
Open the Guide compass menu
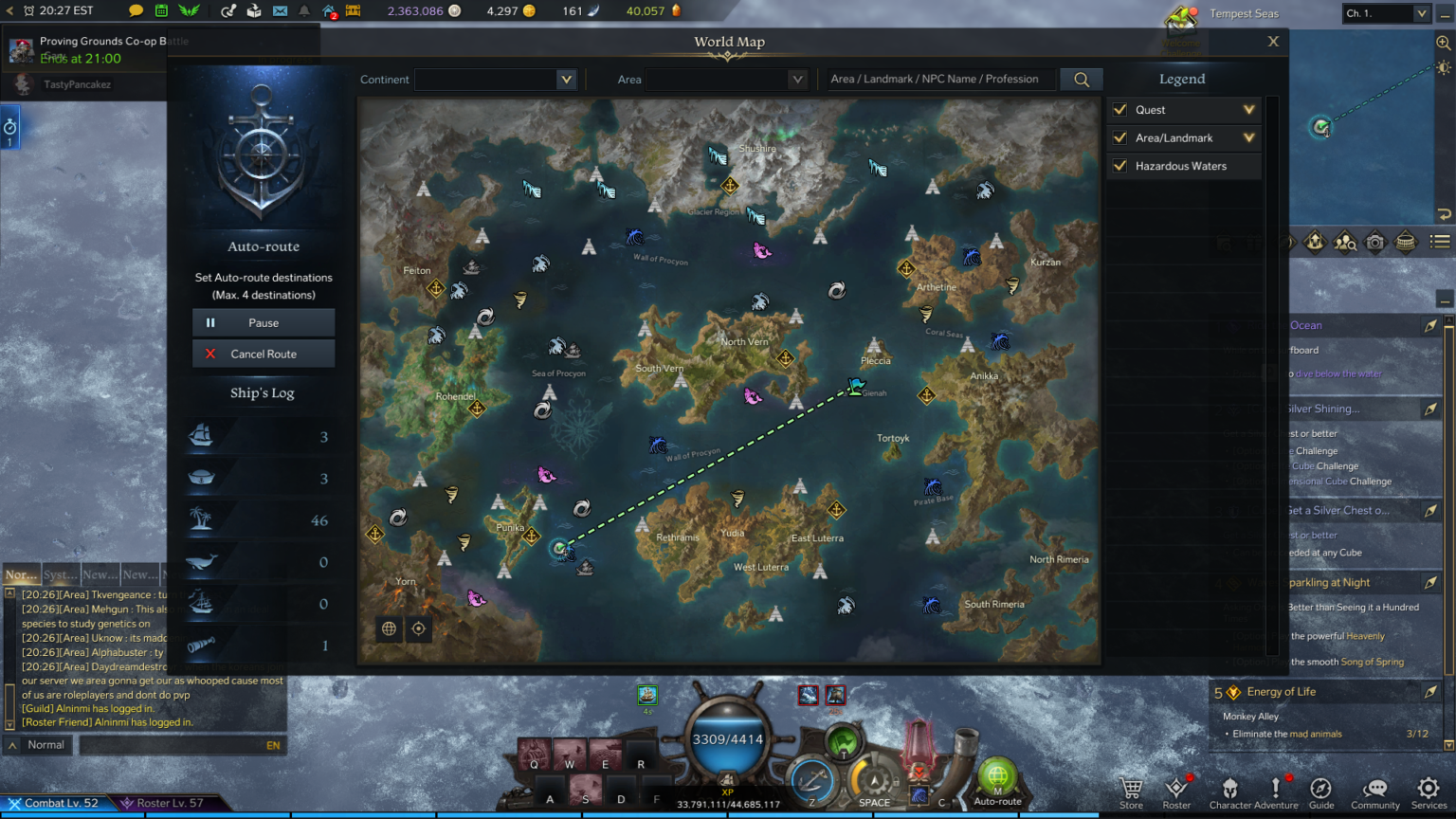point(1320,791)
